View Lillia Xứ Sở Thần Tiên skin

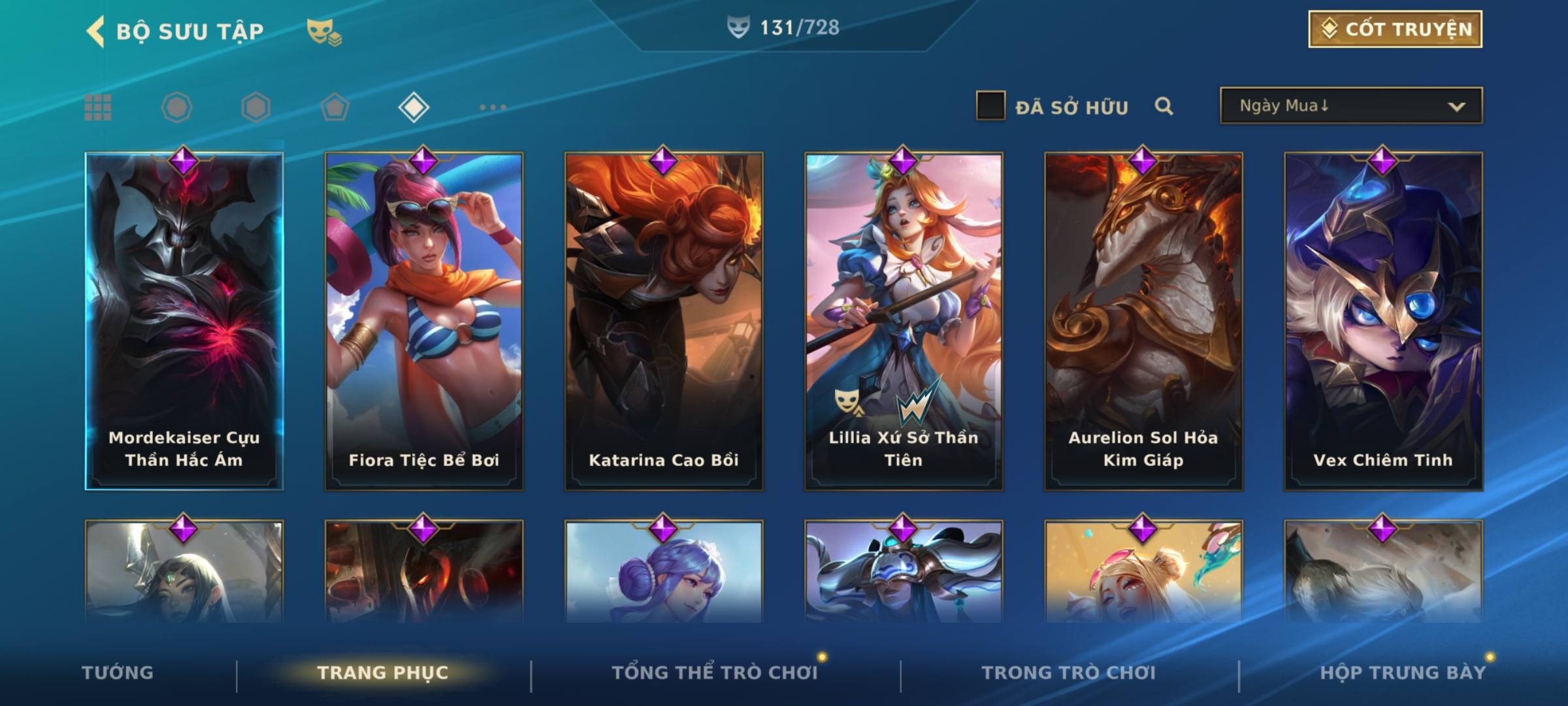click(x=904, y=320)
